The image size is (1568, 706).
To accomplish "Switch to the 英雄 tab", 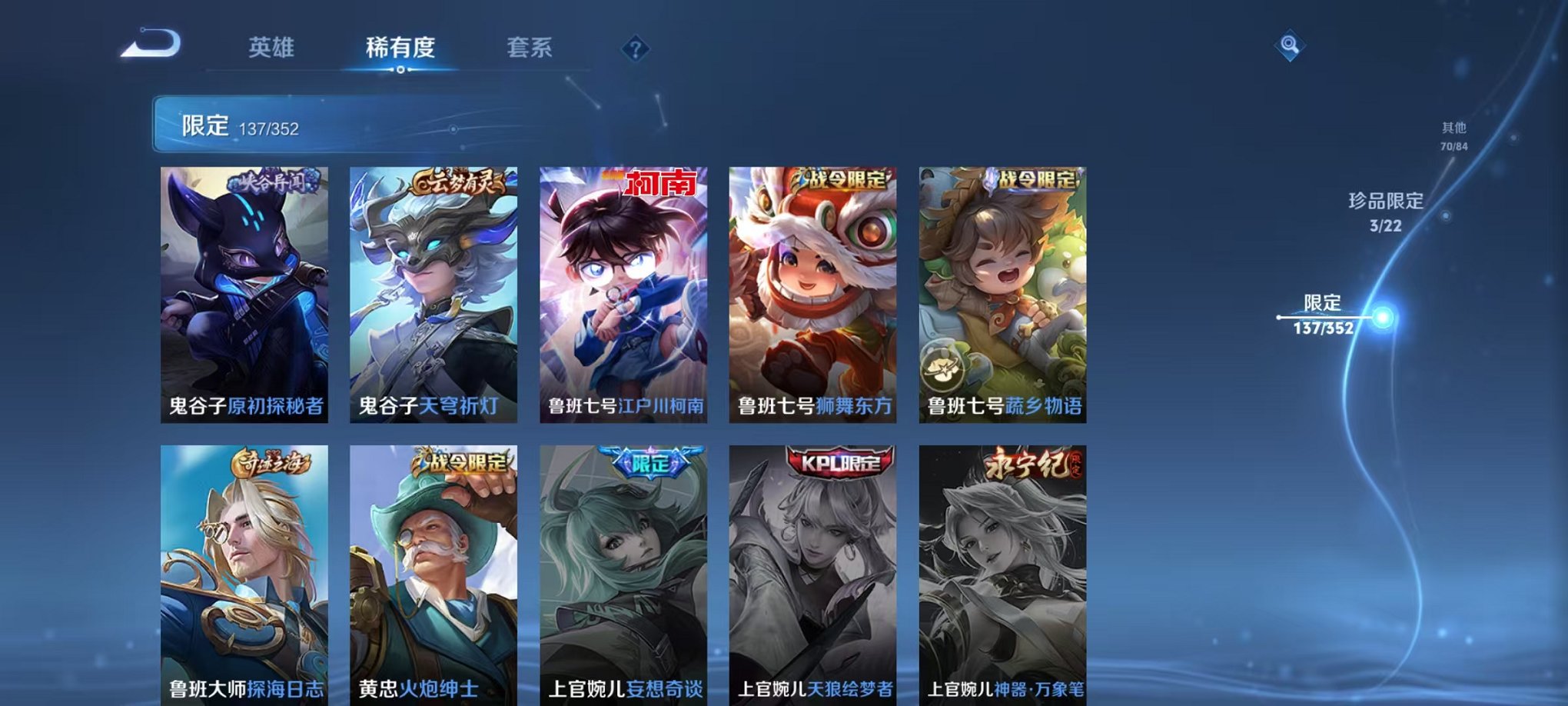I will 271,48.
